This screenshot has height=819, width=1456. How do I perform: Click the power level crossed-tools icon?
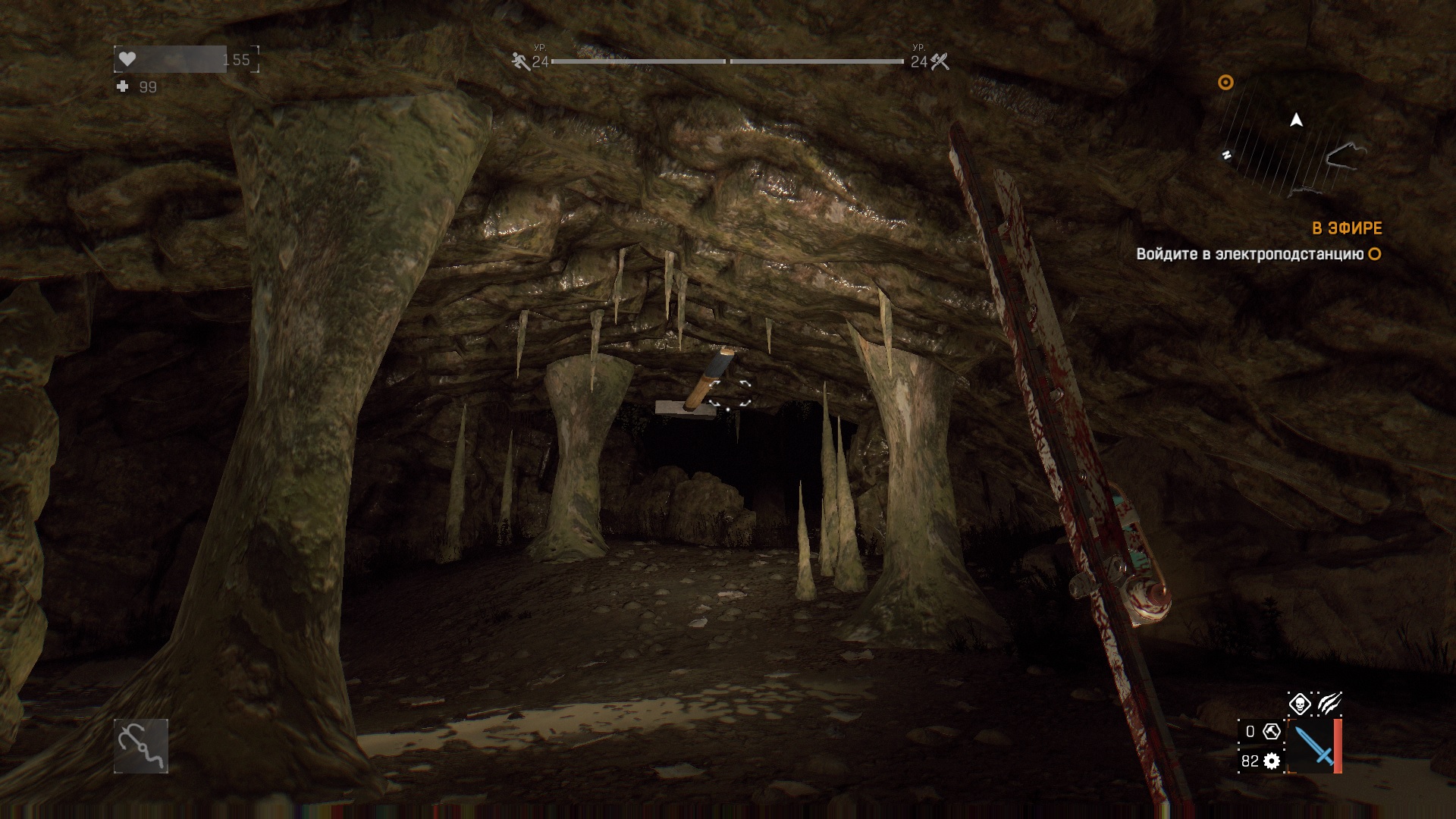pyautogui.click(x=940, y=61)
